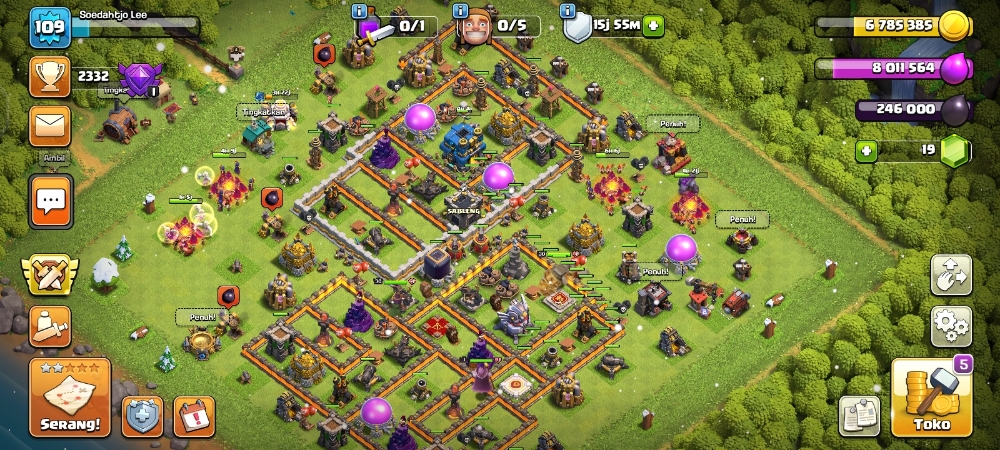Viewport: 1000px width, 450px height.
Task: Open the village layout editor button
Action: click(950, 273)
